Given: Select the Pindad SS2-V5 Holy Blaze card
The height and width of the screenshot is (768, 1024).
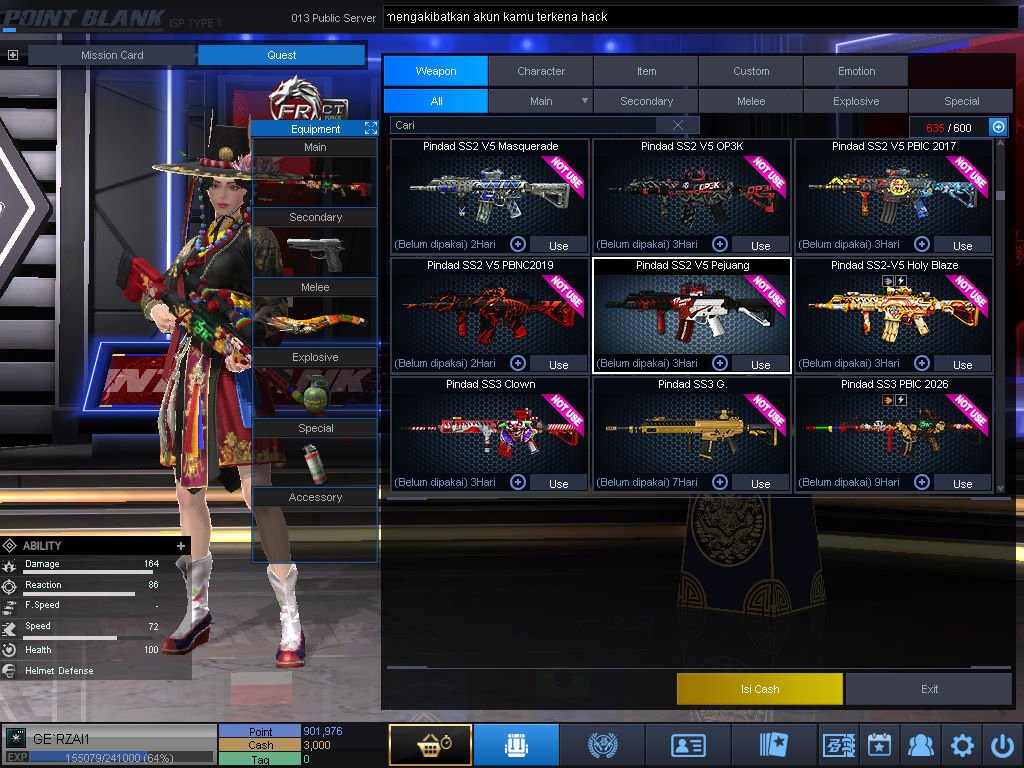Looking at the screenshot, I should pos(894,310).
